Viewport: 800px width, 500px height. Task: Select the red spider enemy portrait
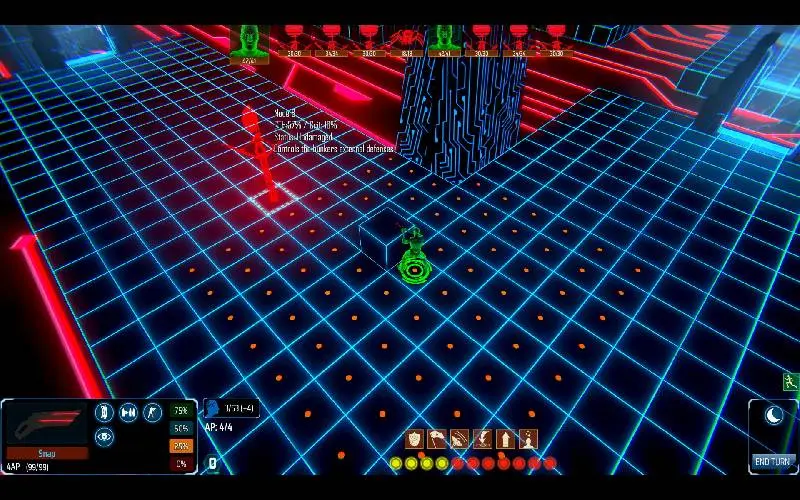pyautogui.click(x=405, y=40)
